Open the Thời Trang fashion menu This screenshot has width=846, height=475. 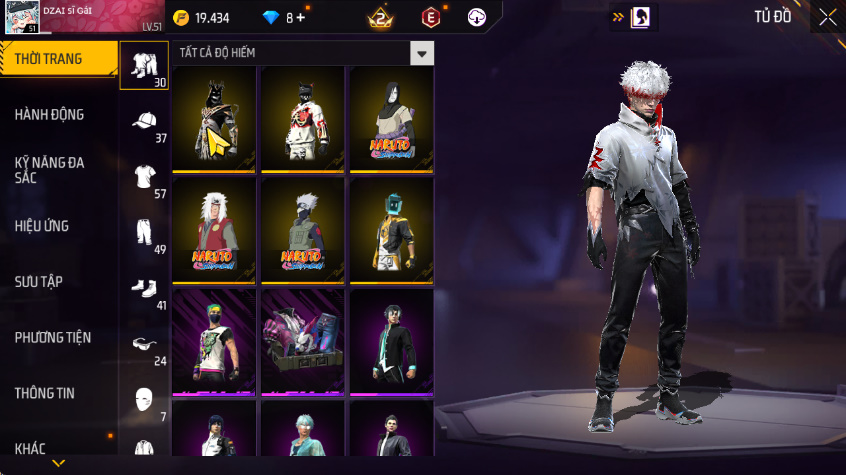click(x=48, y=59)
